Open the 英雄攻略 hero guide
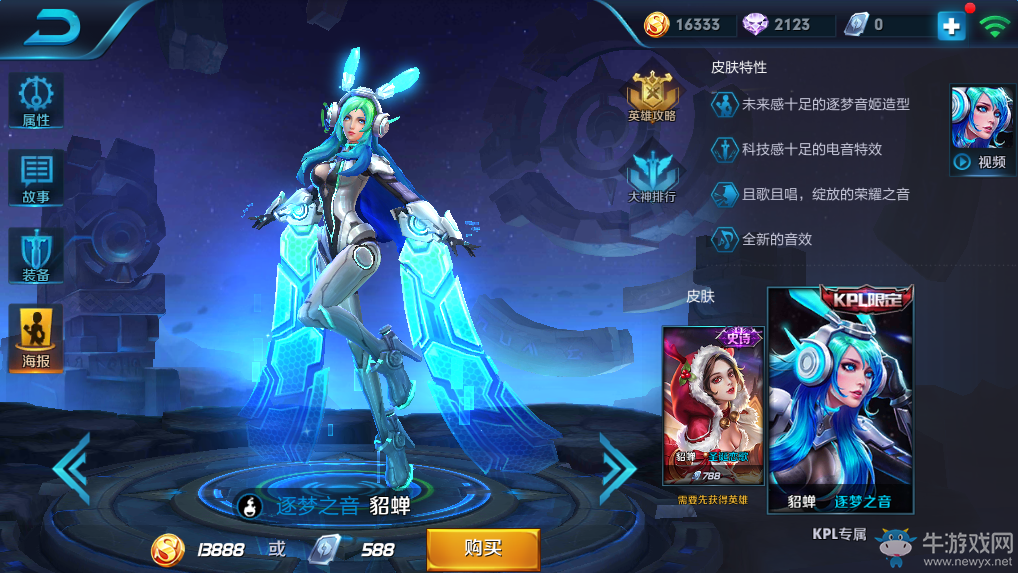Image resolution: width=1018 pixels, height=573 pixels. pos(652,96)
